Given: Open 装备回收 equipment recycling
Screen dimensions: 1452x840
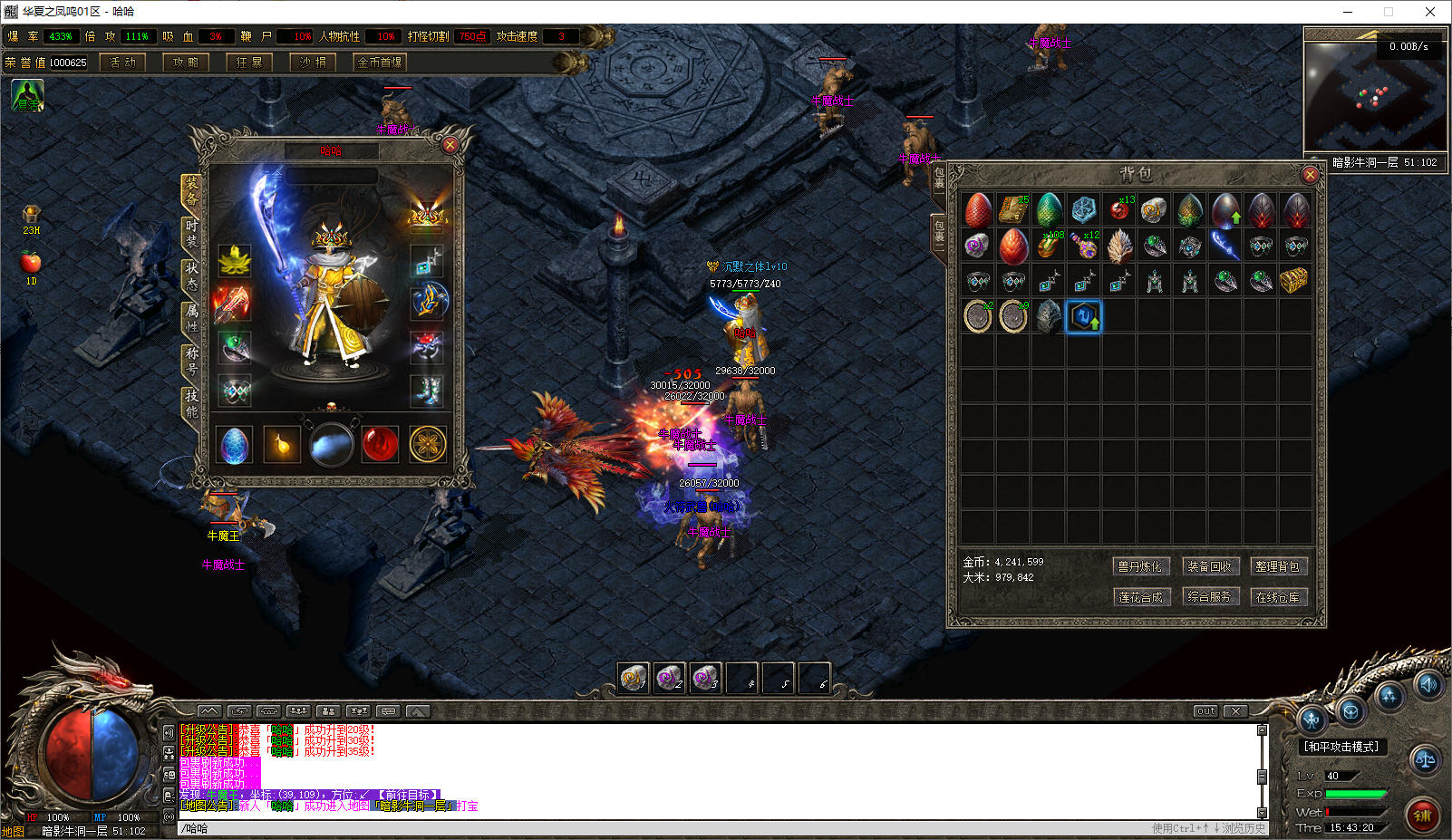Looking at the screenshot, I should [x=1209, y=566].
